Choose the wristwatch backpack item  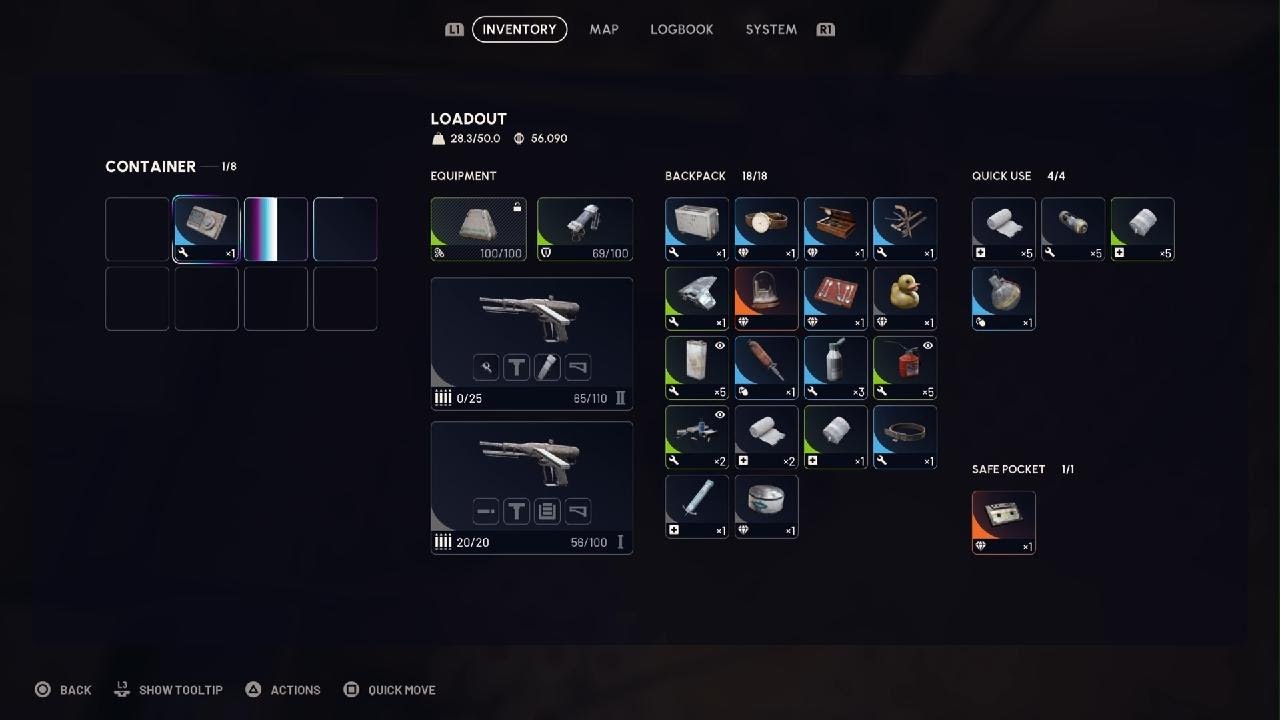[x=767, y=229]
